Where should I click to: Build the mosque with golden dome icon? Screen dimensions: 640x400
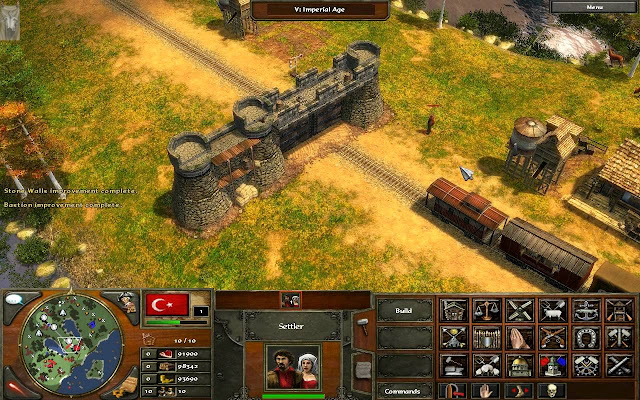[x=520, y=365]
